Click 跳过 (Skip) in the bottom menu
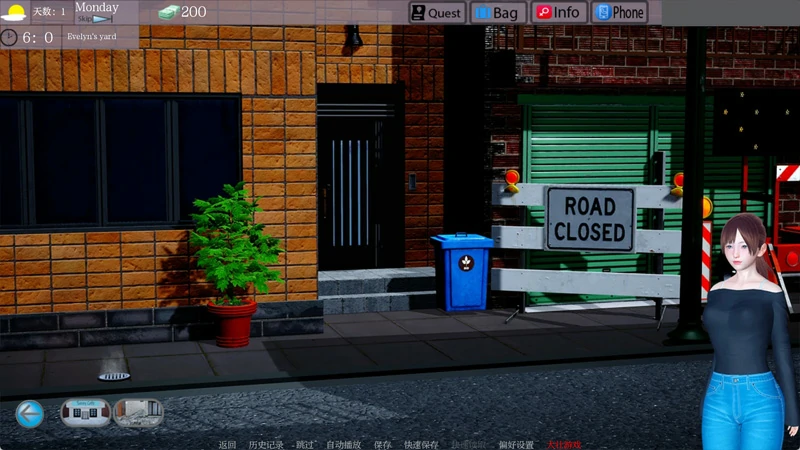The height and width of the screenshot is (450, 800). pyautogui.click(x=305, y=444)
